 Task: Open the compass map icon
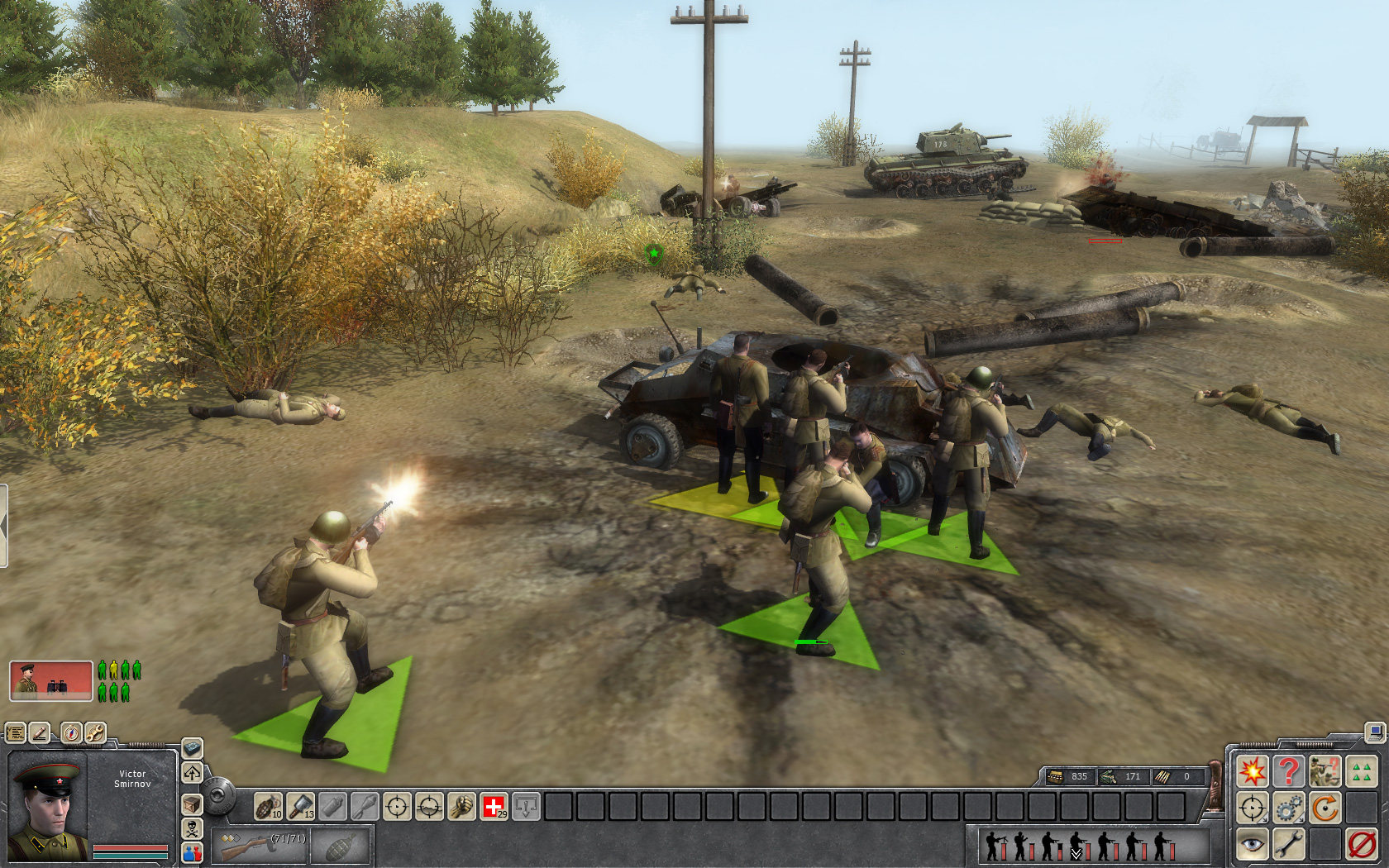tap(72, 732)
